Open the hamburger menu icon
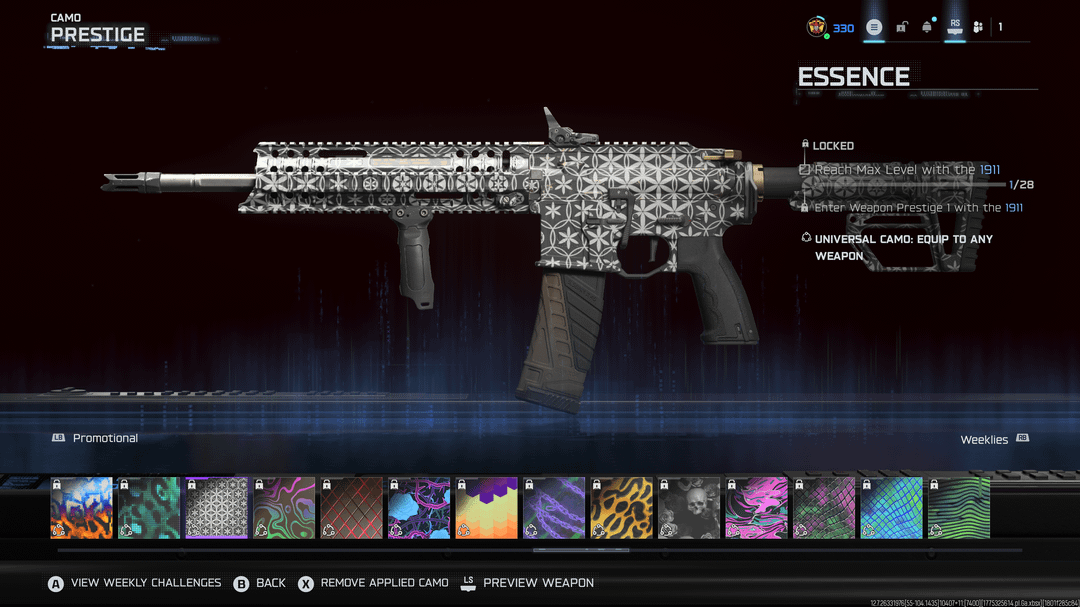The width and height of the screenshot is (1080, 607). point(874,27)
